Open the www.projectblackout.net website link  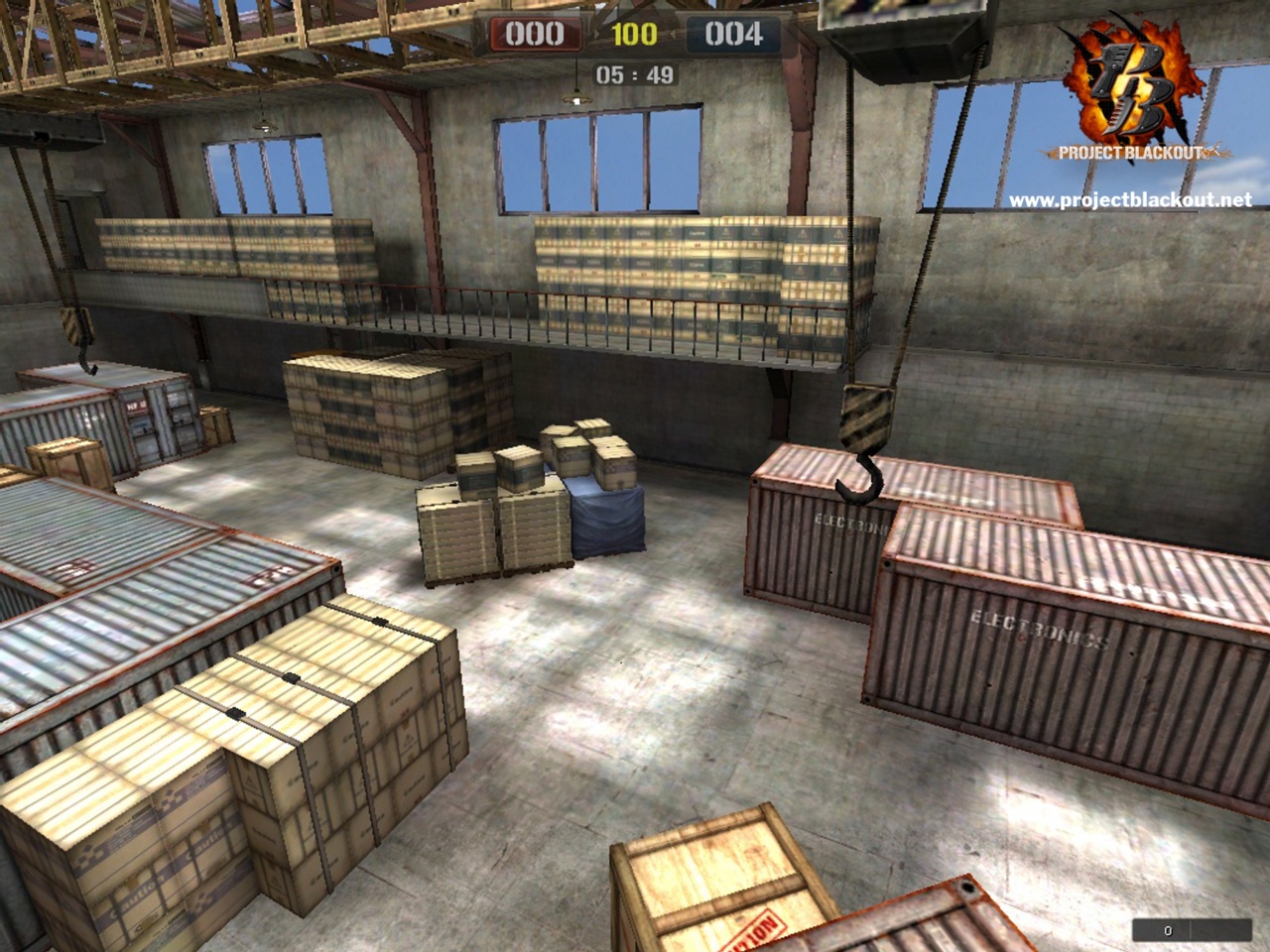tap(1129, 197)
